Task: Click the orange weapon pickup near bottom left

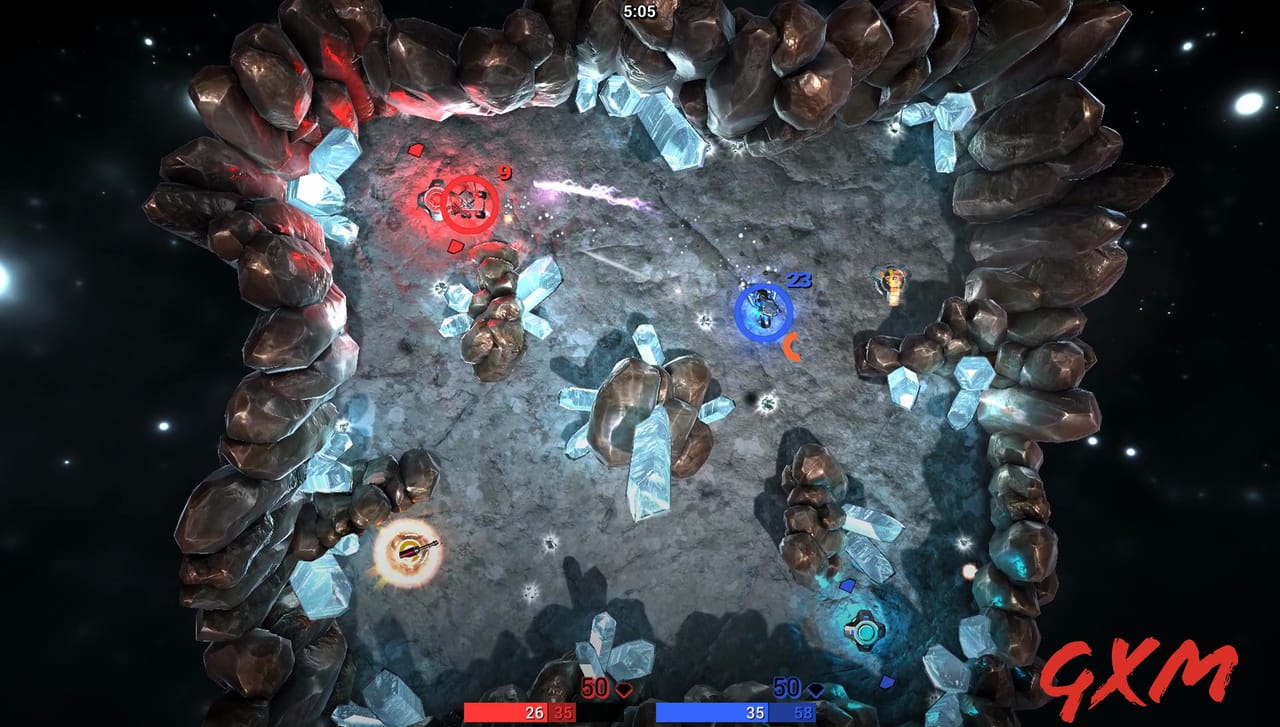Action: click(408, 548)
